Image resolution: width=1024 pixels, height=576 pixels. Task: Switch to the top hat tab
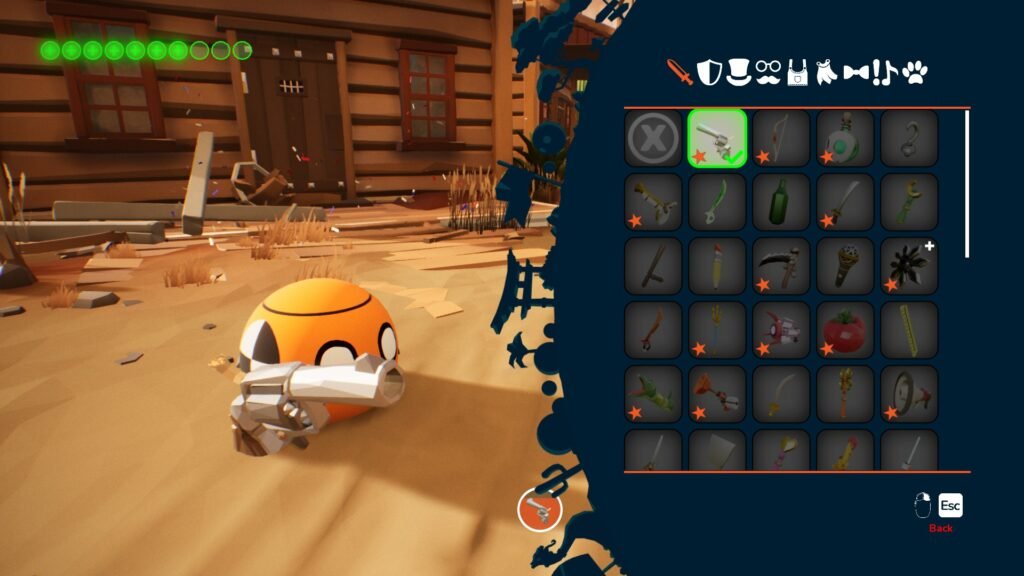tap(739, 71)
